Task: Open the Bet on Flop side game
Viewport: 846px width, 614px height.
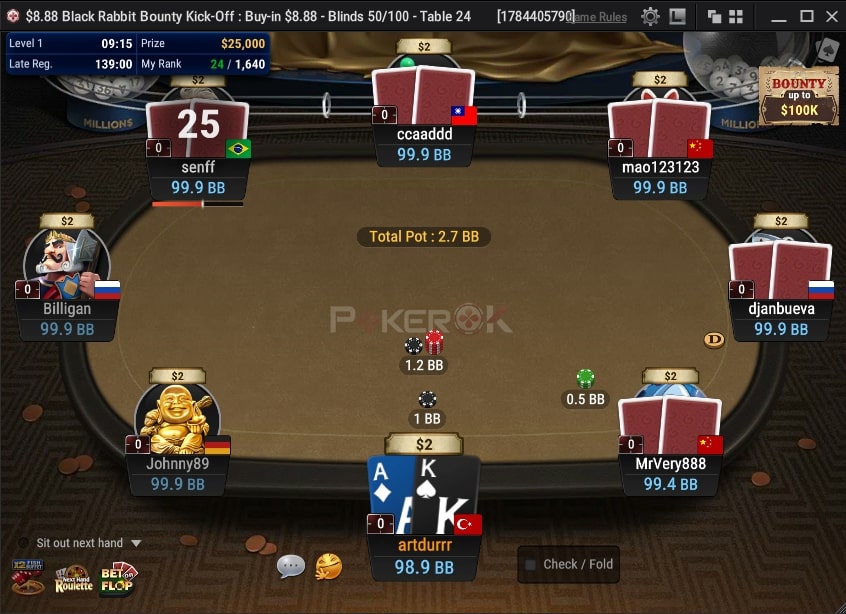Action: point(118,579)
